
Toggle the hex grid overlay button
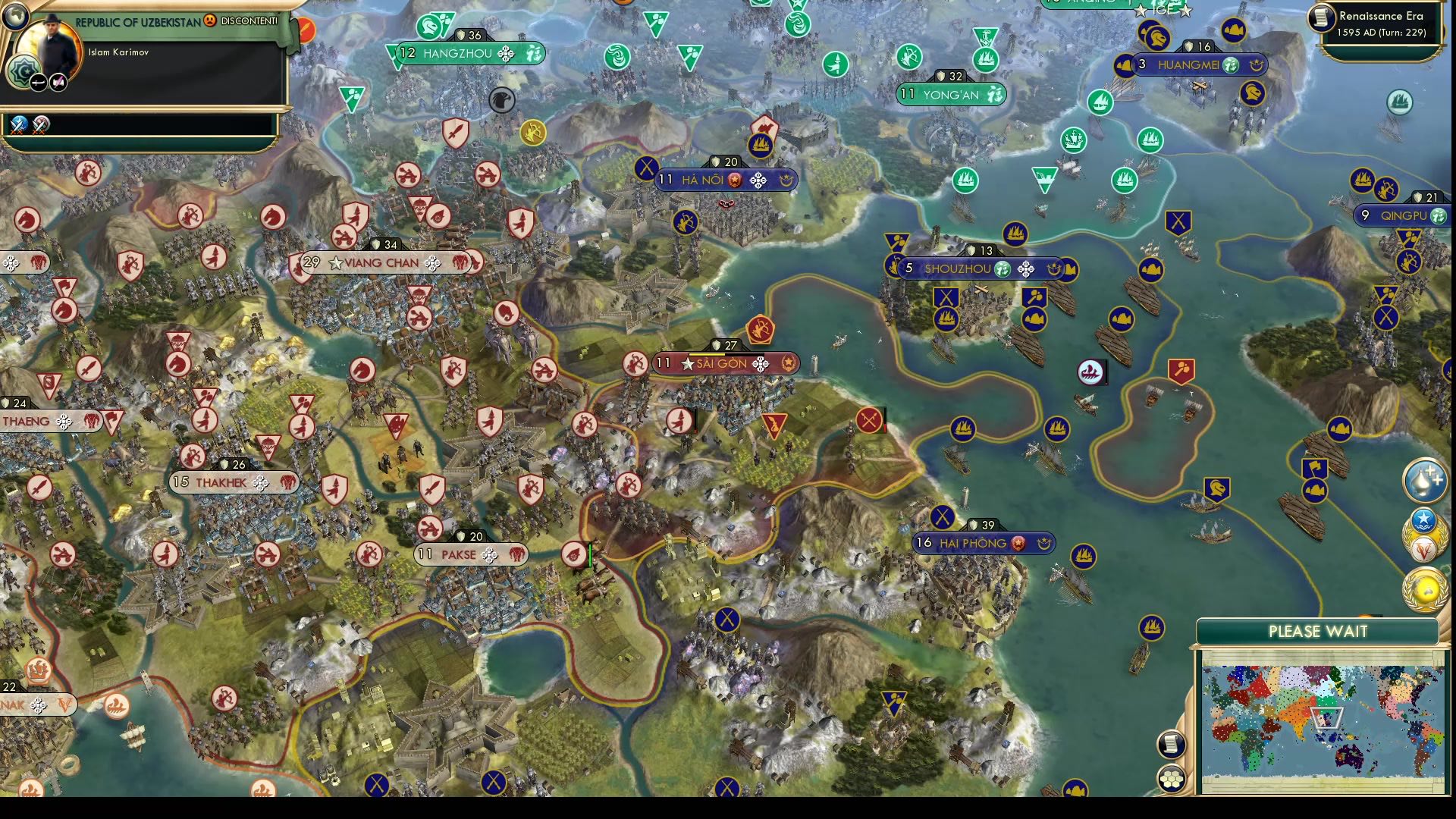pos(1172,779)
